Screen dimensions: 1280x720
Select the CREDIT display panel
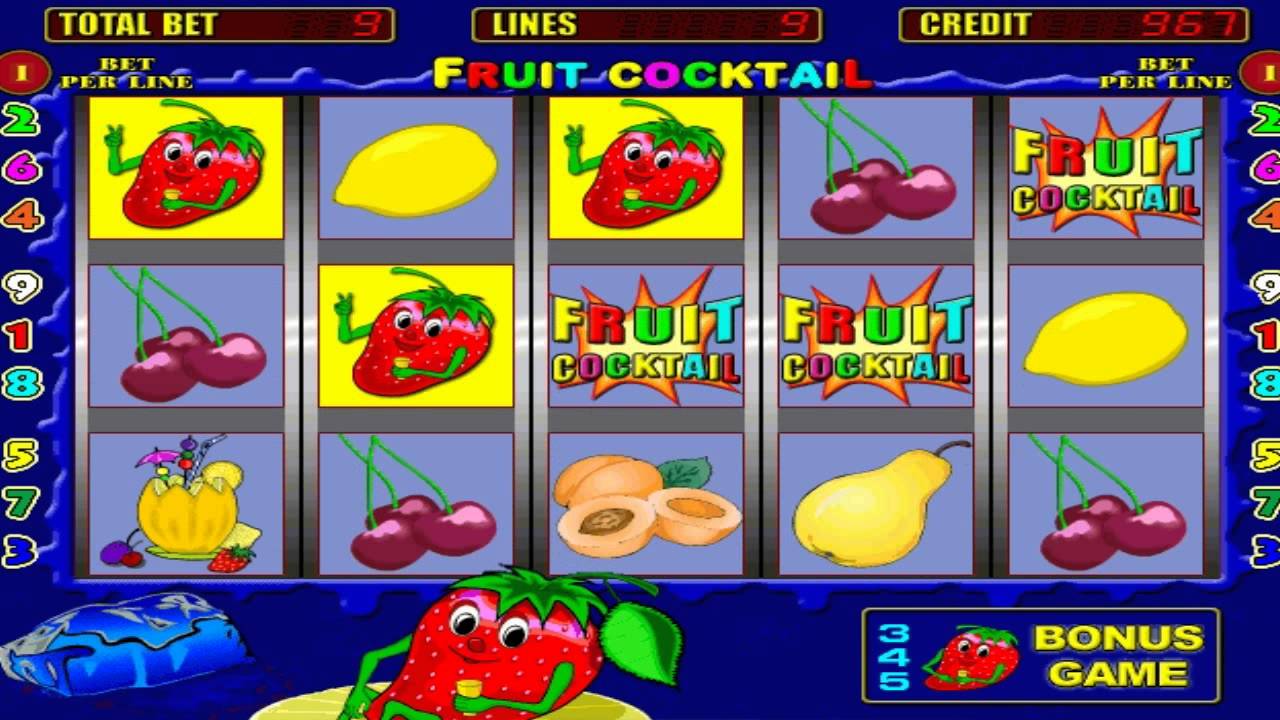pos(1075,24)
